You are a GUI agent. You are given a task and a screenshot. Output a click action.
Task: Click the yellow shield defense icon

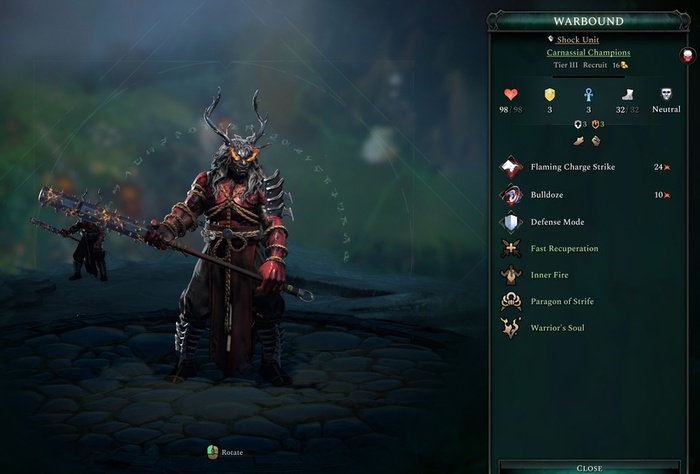549,95
